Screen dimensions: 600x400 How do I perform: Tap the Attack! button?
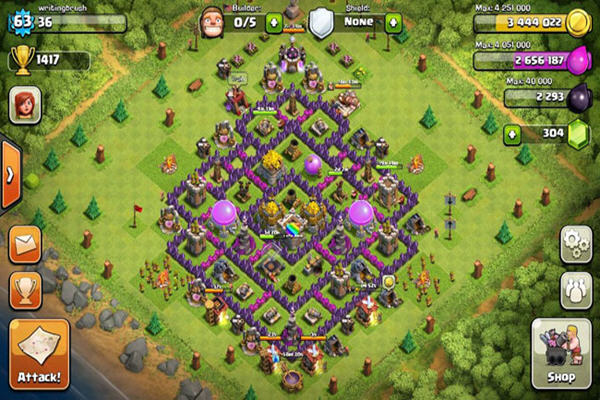pos(39,353)
